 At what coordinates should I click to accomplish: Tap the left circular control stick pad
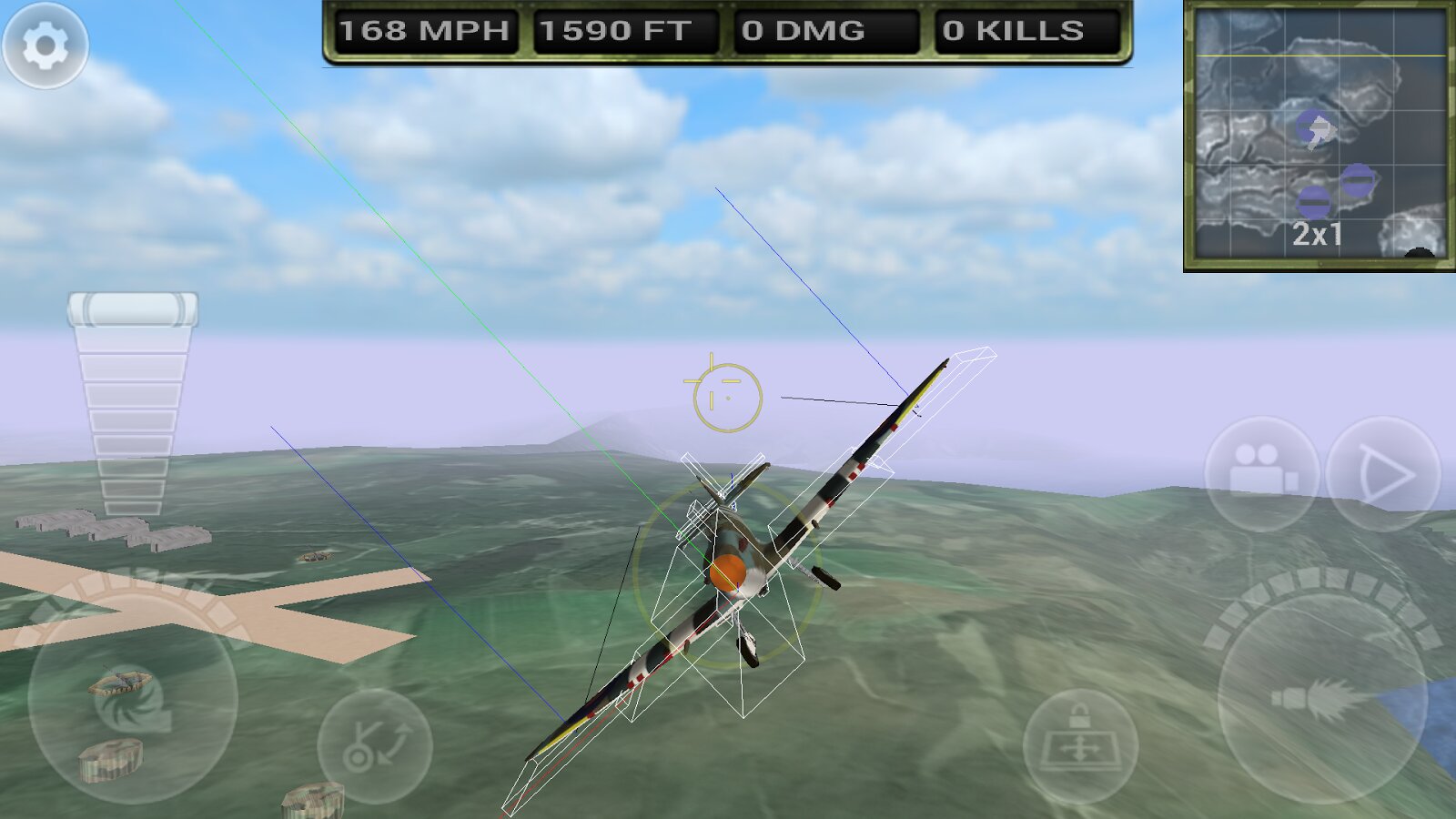133,701
